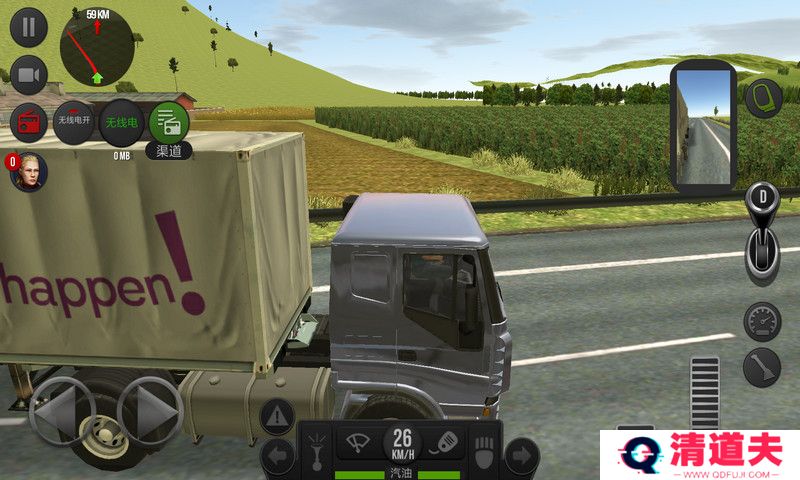This screenshot has width=800, height=480.
Task: Open the red radio icon
Action: coord(28,123)
